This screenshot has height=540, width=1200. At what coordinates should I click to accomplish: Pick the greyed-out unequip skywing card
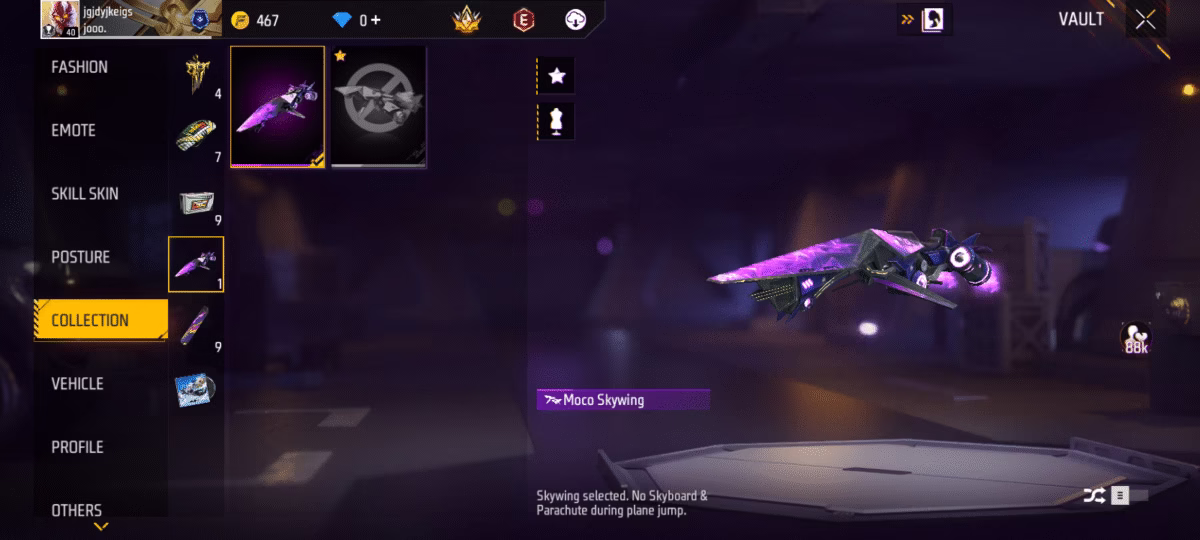(x=379, y=106)
